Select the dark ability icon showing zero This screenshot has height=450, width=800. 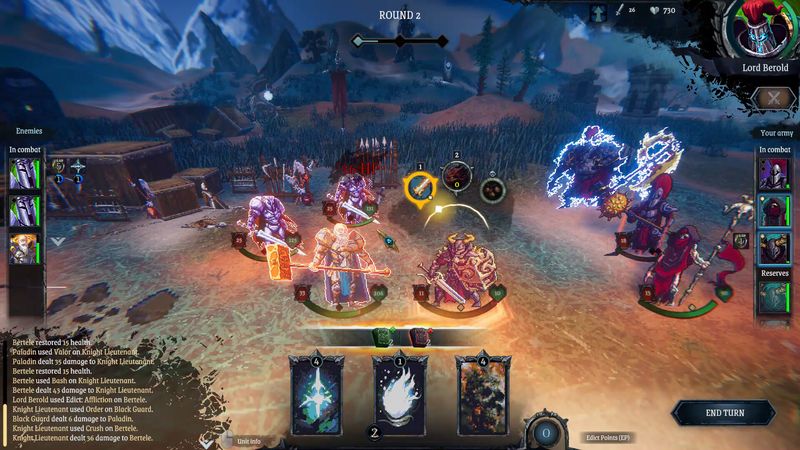(456, 178)
